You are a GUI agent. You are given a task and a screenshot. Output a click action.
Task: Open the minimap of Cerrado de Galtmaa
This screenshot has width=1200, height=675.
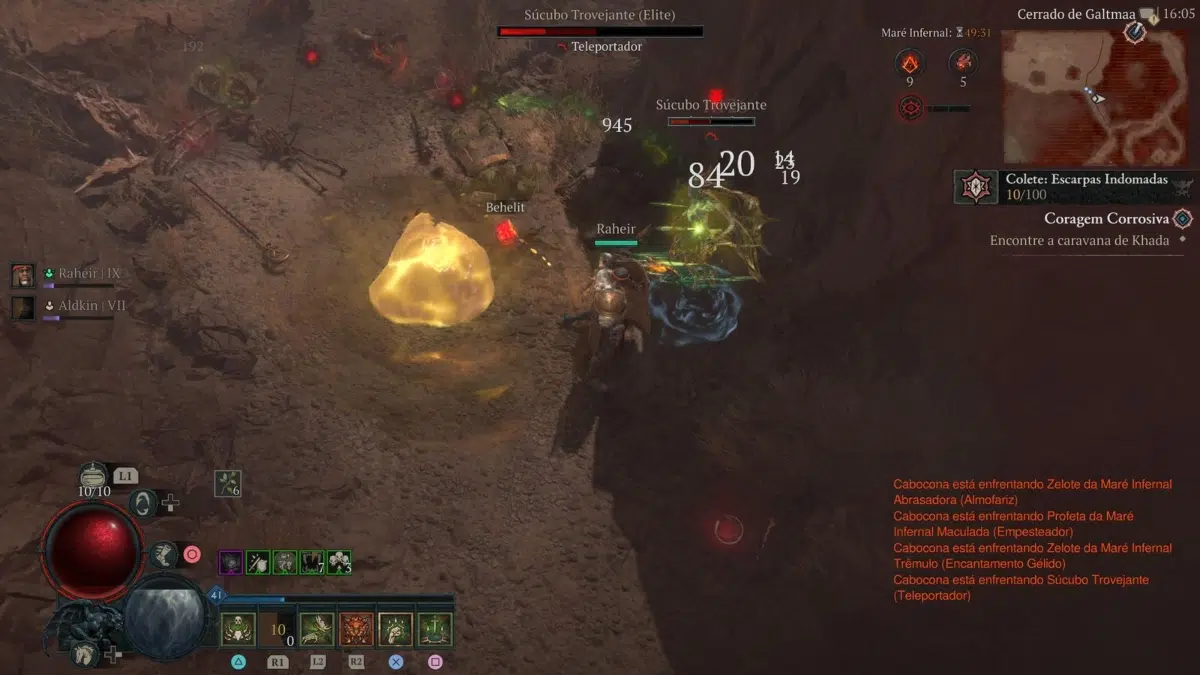click(x=1095, y=96)
